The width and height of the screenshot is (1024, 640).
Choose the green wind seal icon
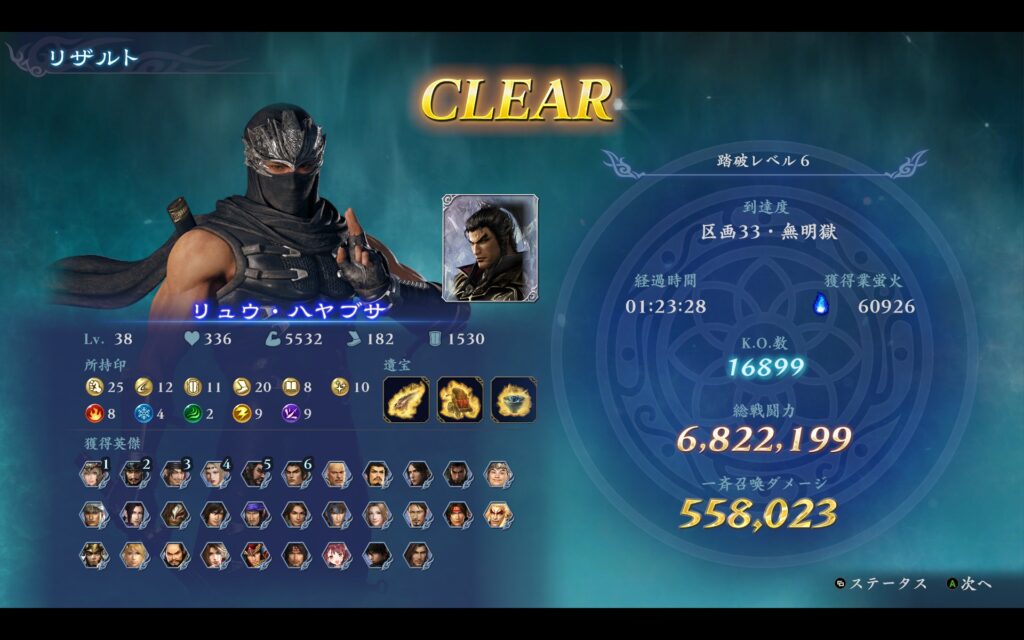[x=192, y=413]
